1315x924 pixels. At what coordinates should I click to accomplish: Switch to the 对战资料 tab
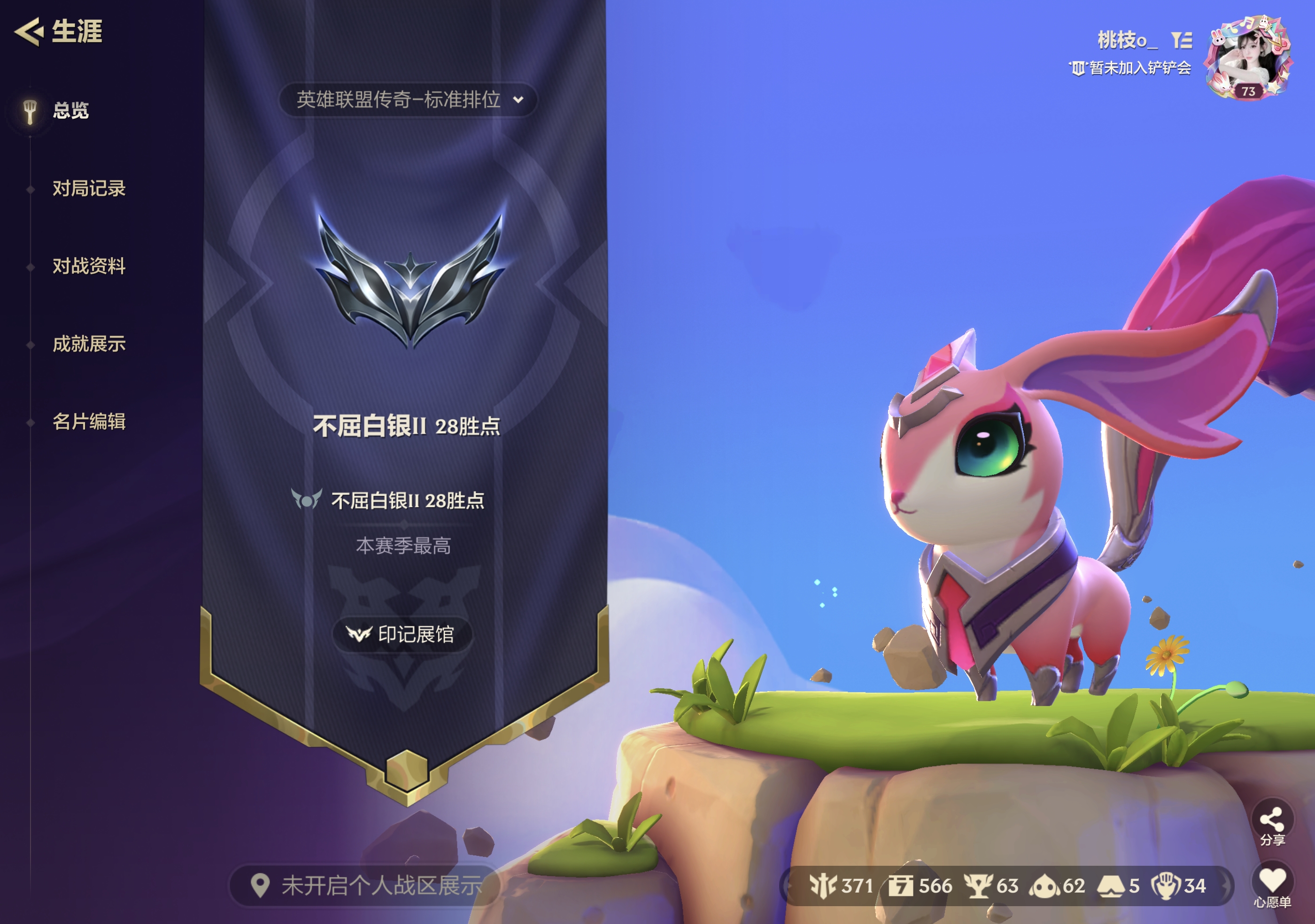89,266
